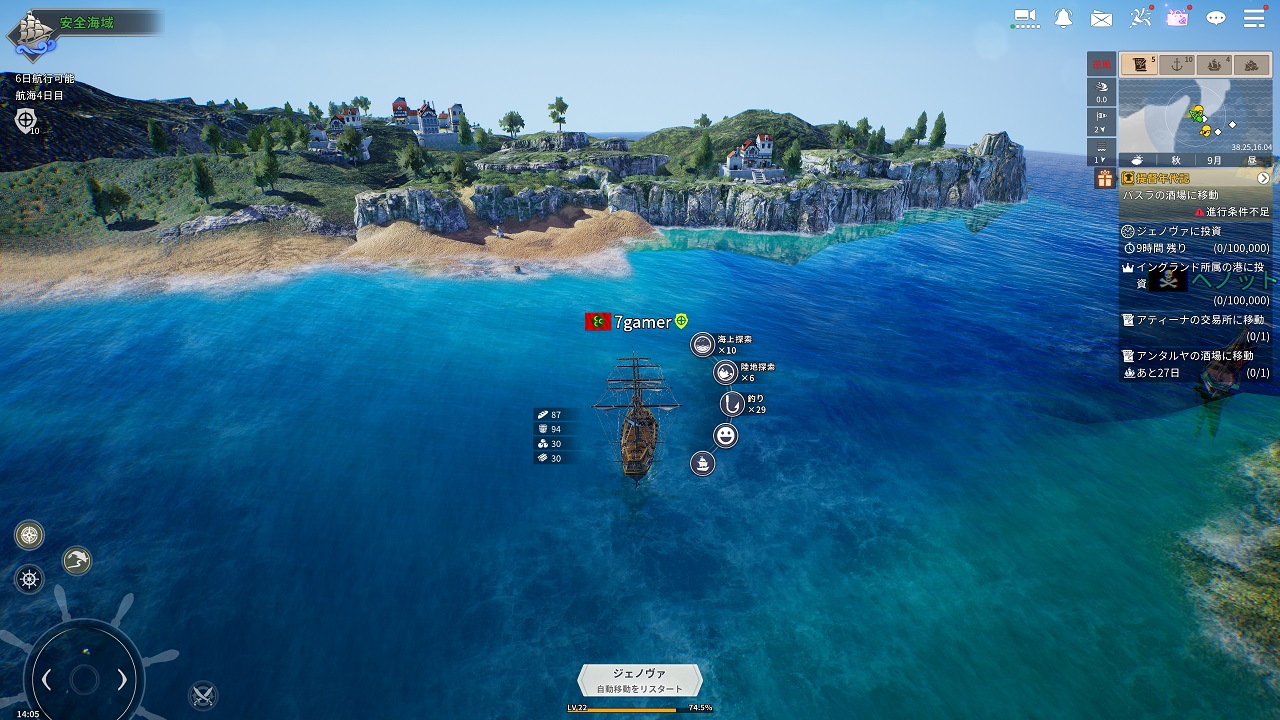This screenshot has height=720, width=1280.
Task: Select the ジェノヴァに投資 quest entry
Action: click(1179, 231)
